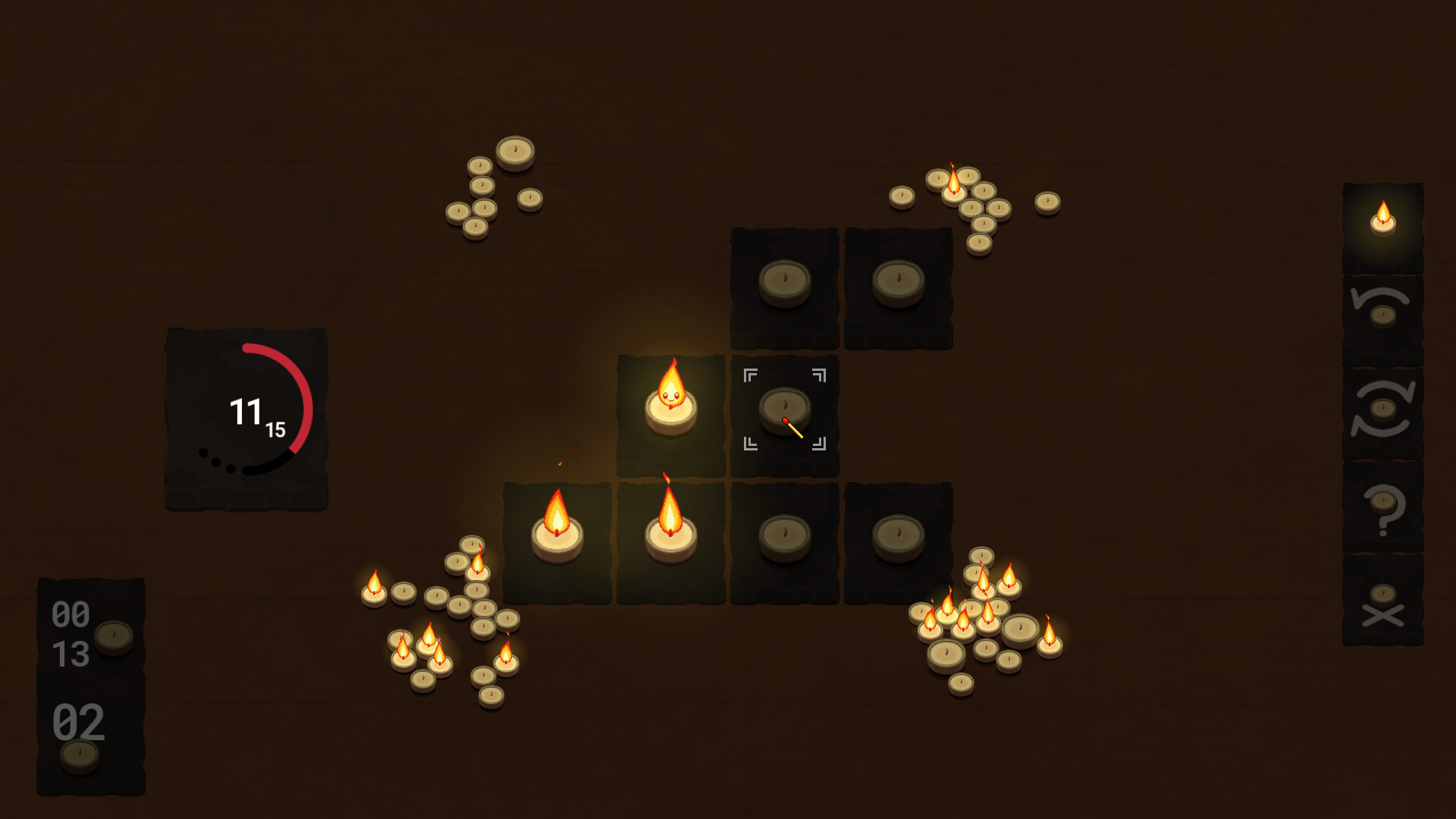Select the second burning candle in bottom row
Image resolution: width=1456 pixels, height=819 pixels.
[670, 531]
